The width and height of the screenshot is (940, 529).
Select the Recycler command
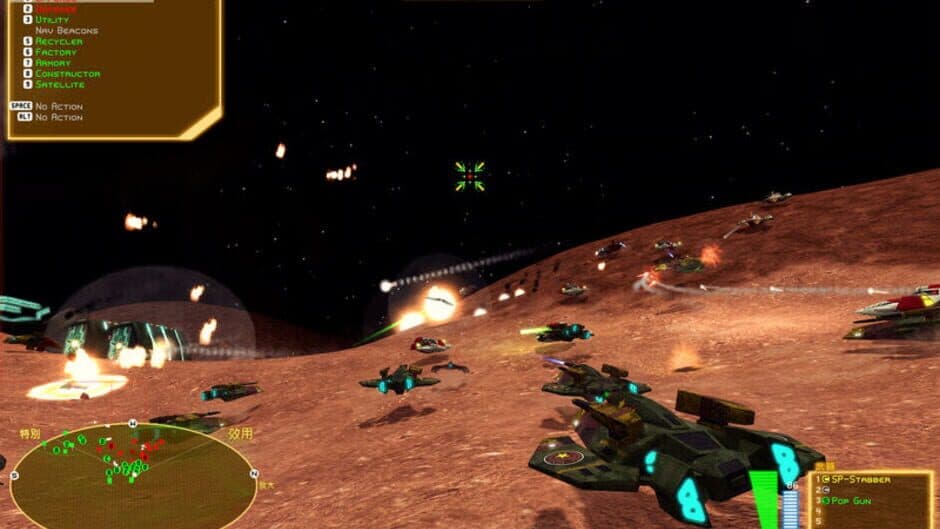[58, 42]
